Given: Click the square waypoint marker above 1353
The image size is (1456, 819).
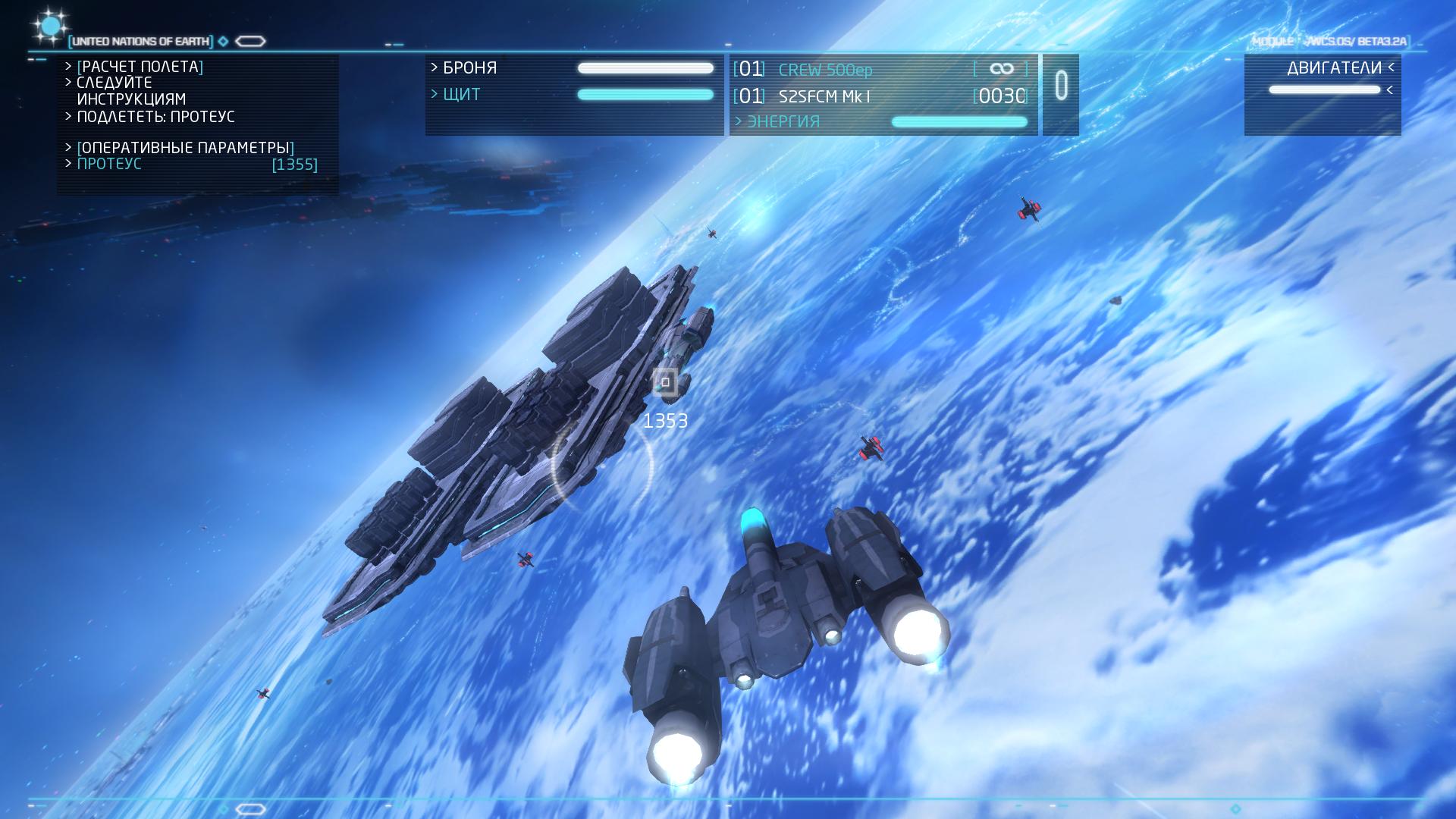Looking at the screenshot, I should pyautogui.click(x=665, y=382).
